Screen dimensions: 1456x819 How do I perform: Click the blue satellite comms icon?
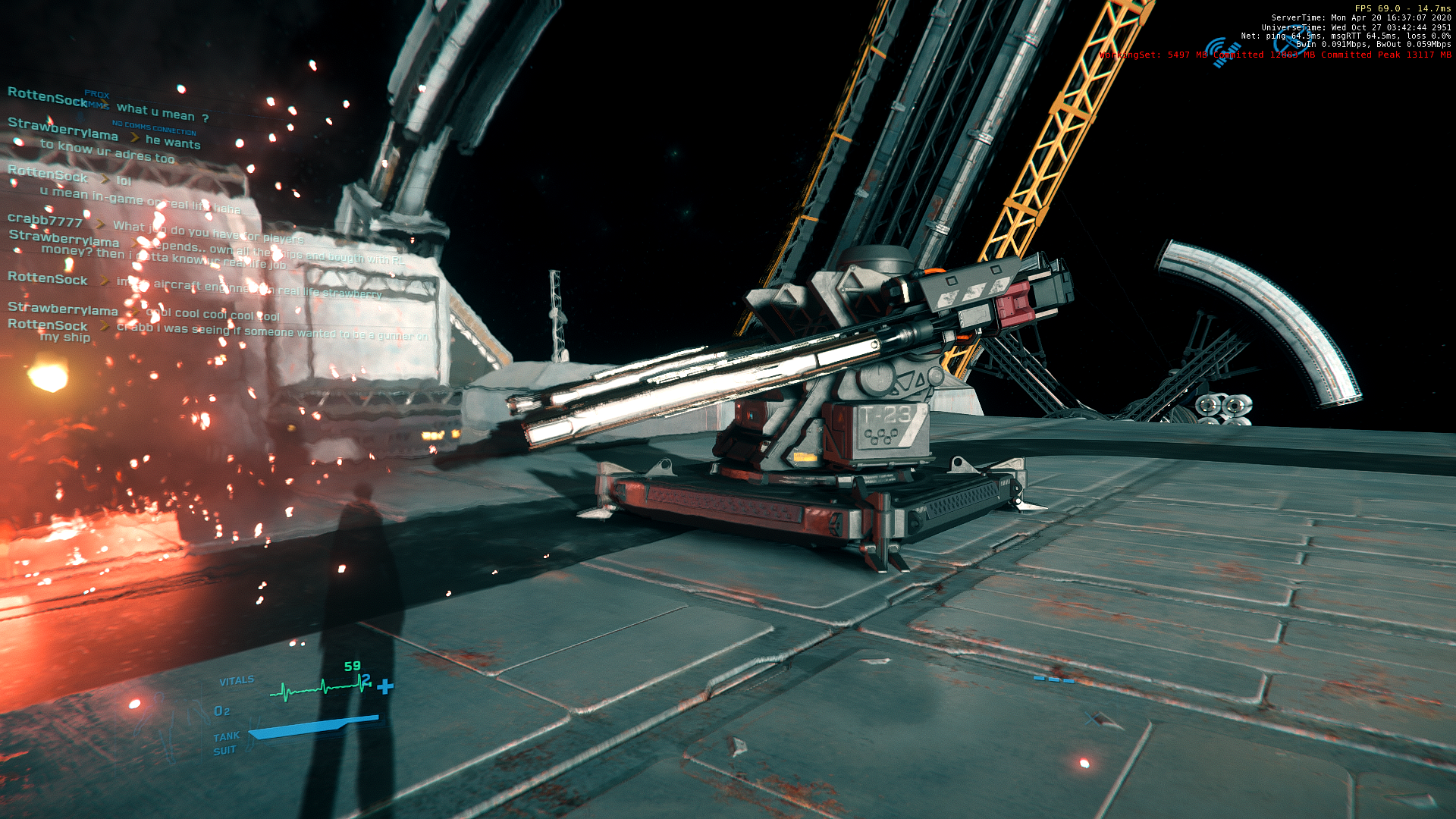pyautogui.click(x=1222, y=52)
